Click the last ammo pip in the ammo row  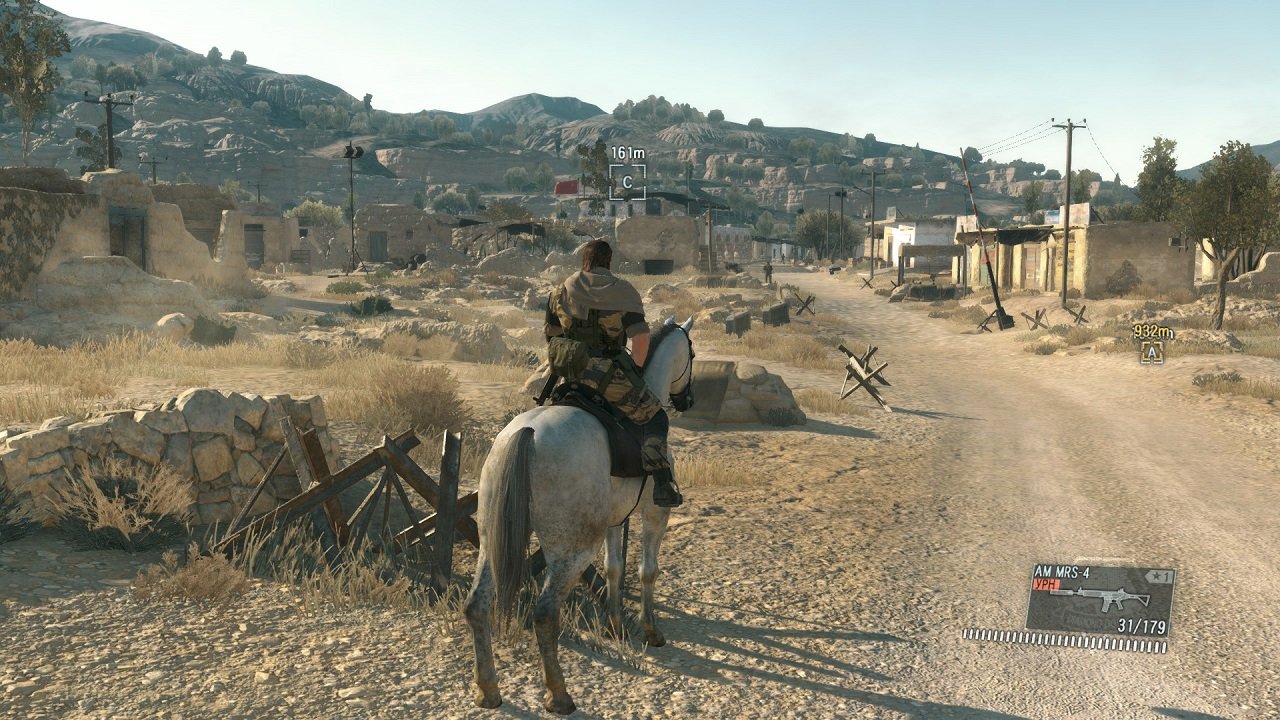pos(1164,646)
